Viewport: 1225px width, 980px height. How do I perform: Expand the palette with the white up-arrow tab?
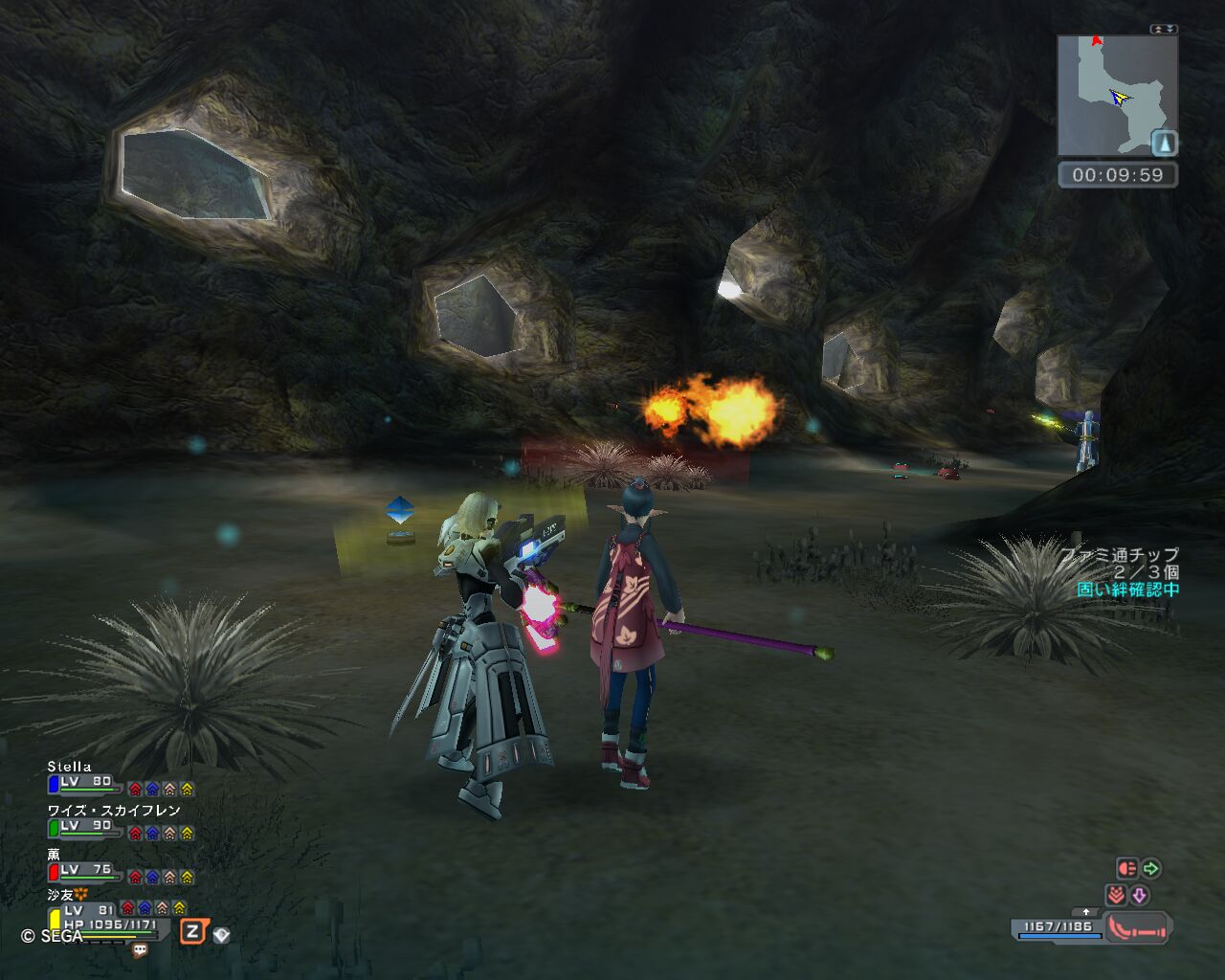pyautogui.click(x=1084, y=912)
